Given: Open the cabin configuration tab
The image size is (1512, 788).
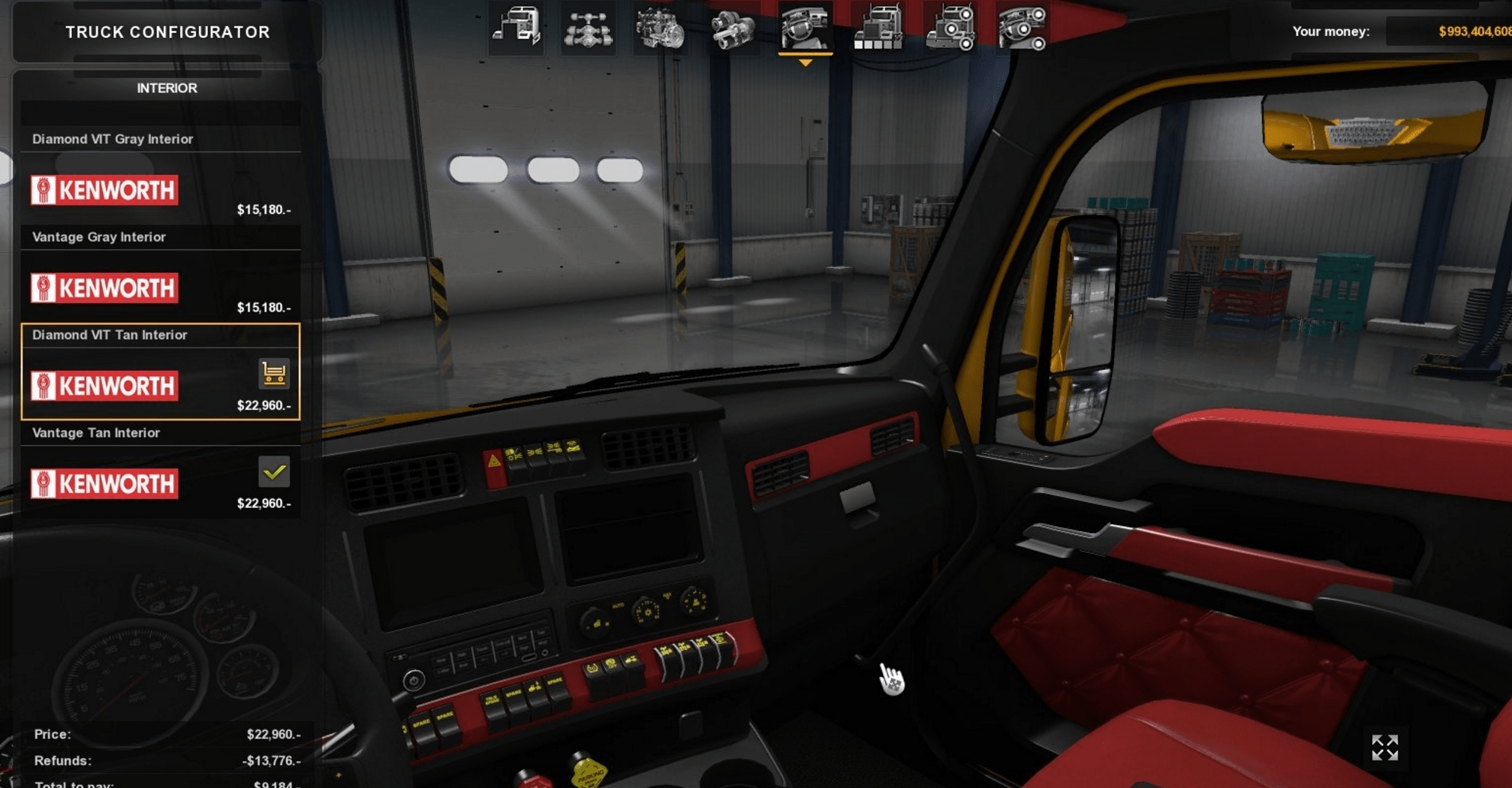Looking at the screenshot, I should [517, 28].
